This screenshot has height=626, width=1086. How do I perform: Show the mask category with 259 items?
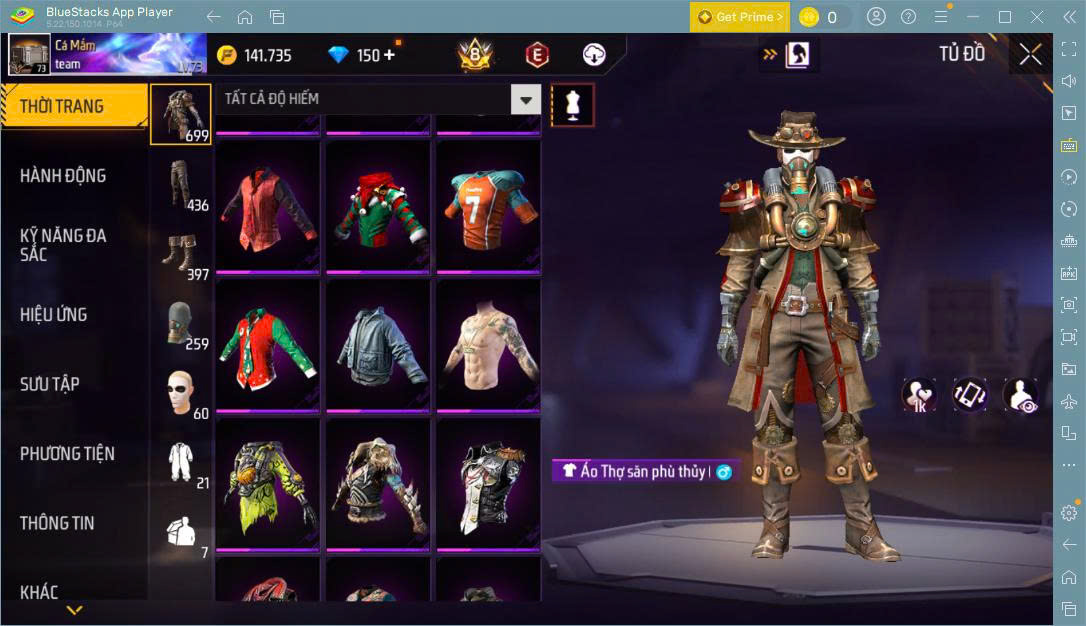181,326
